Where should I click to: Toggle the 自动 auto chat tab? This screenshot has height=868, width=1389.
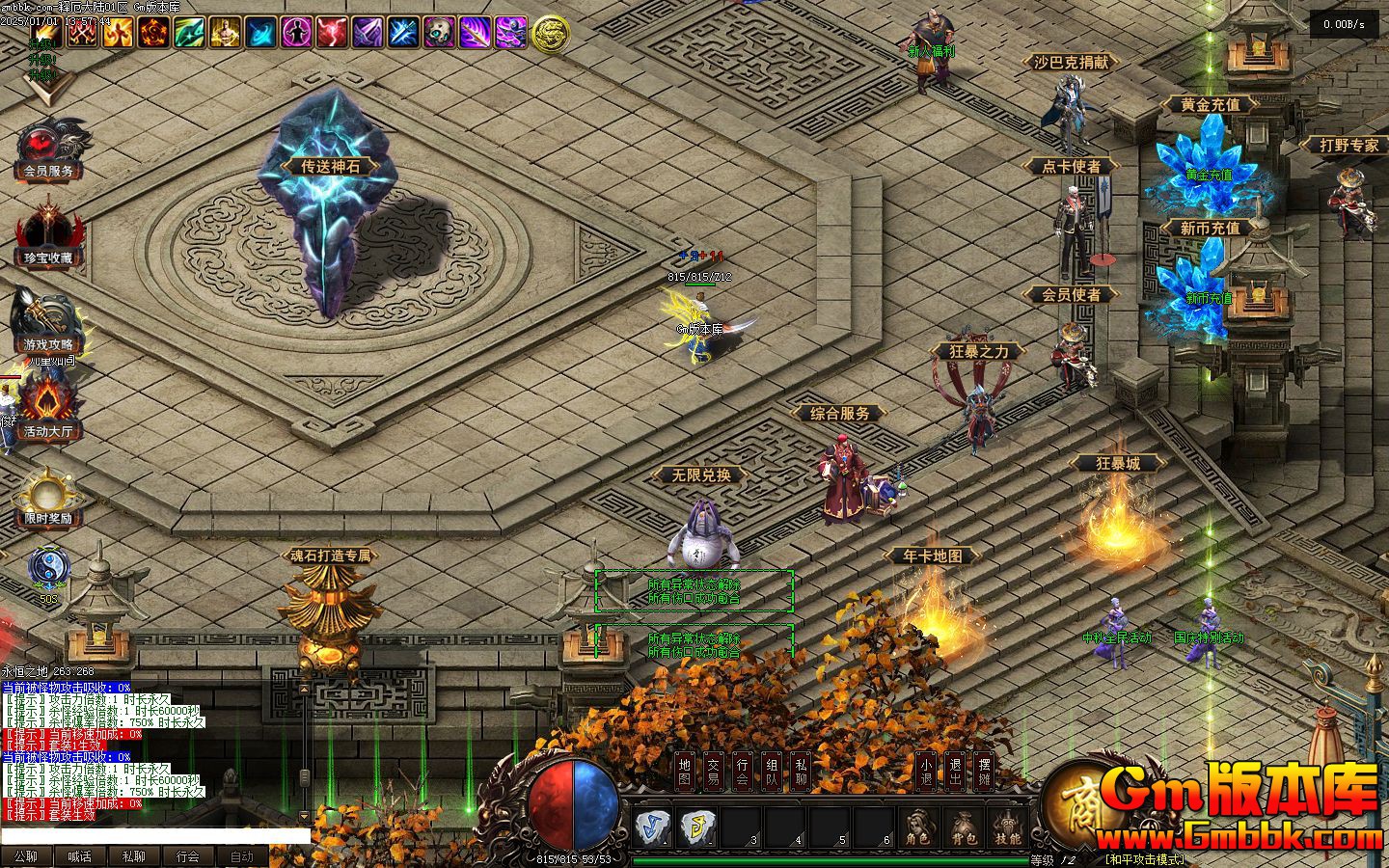[x=241, y=856]
